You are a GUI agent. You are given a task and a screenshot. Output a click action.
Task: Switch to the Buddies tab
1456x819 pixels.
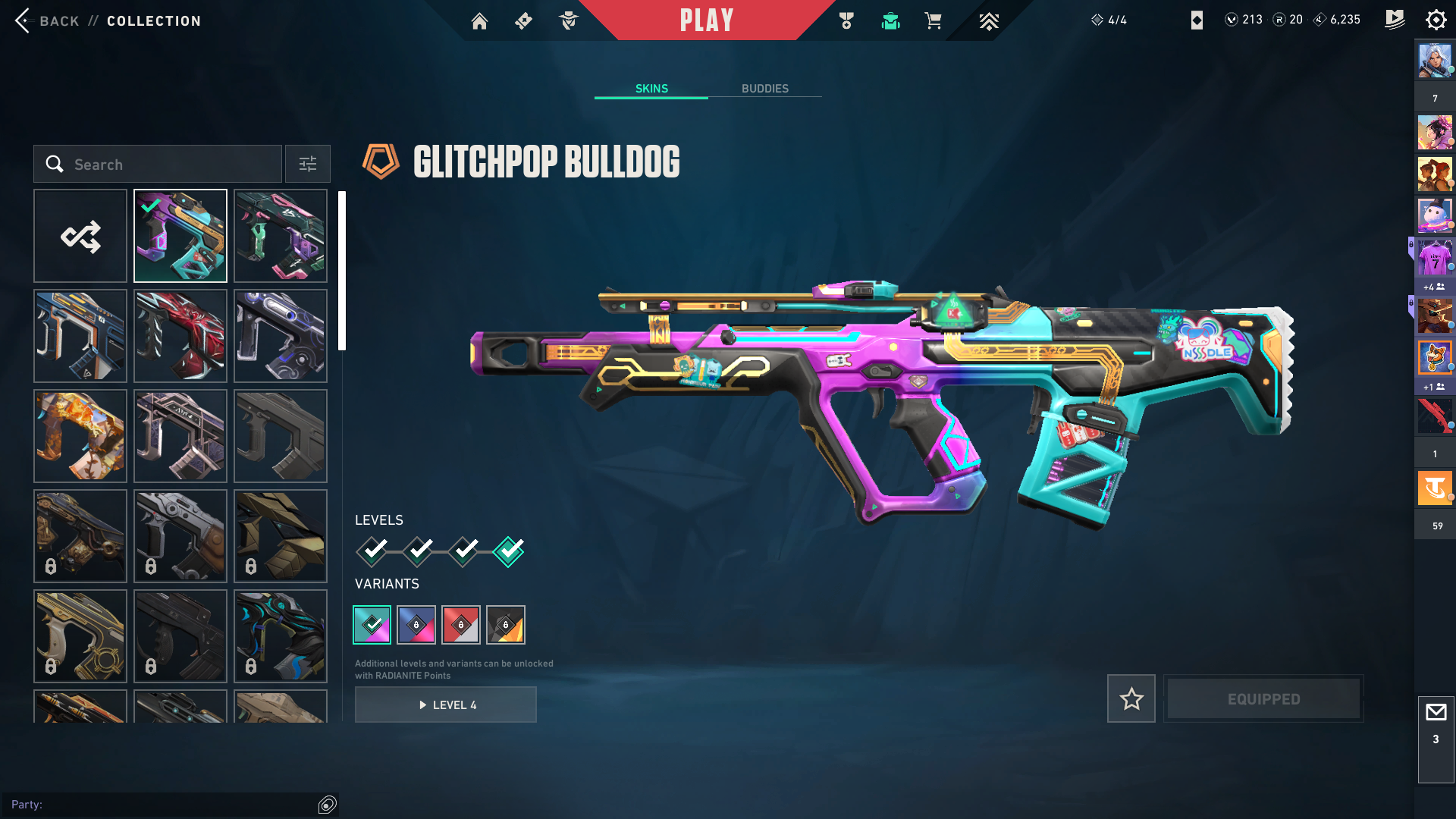point(764,89)
